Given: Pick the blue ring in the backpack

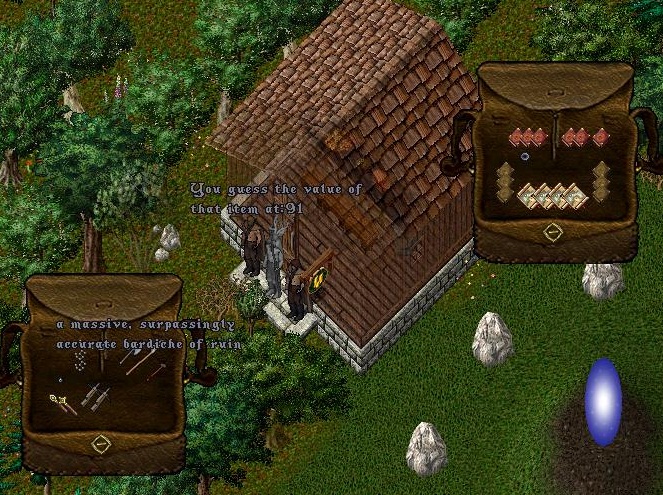Looking at the screenshot, I should point(525,157).
